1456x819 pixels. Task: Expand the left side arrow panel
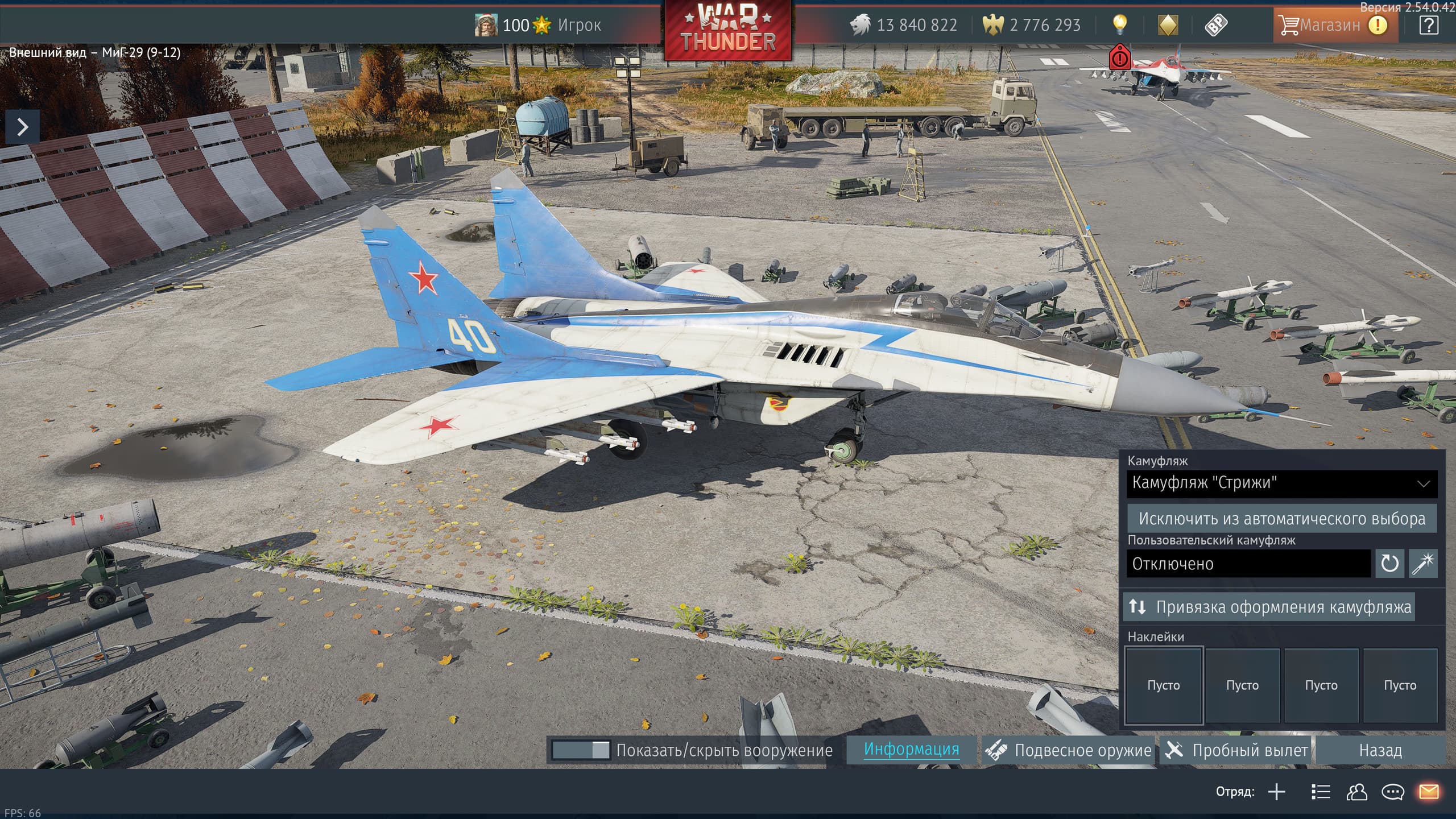click(x=23, y=127)
